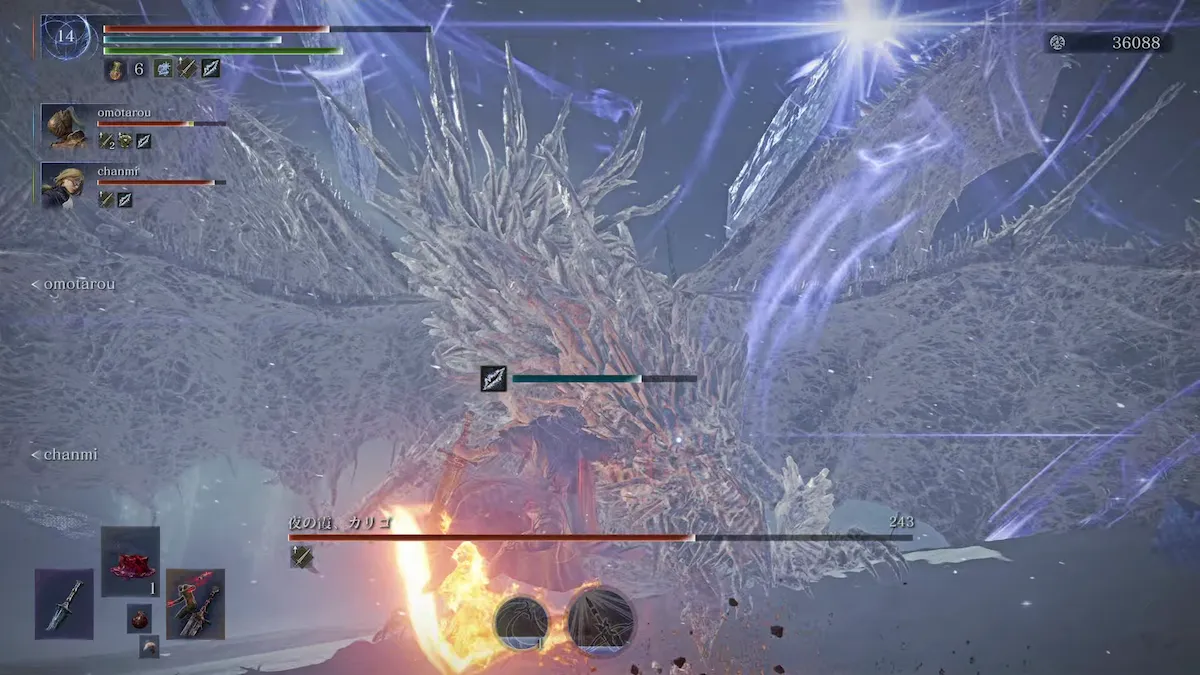The image size is (1200, 675).
Task: Select the left-hand dagger weapon slot
Action: 64,603
